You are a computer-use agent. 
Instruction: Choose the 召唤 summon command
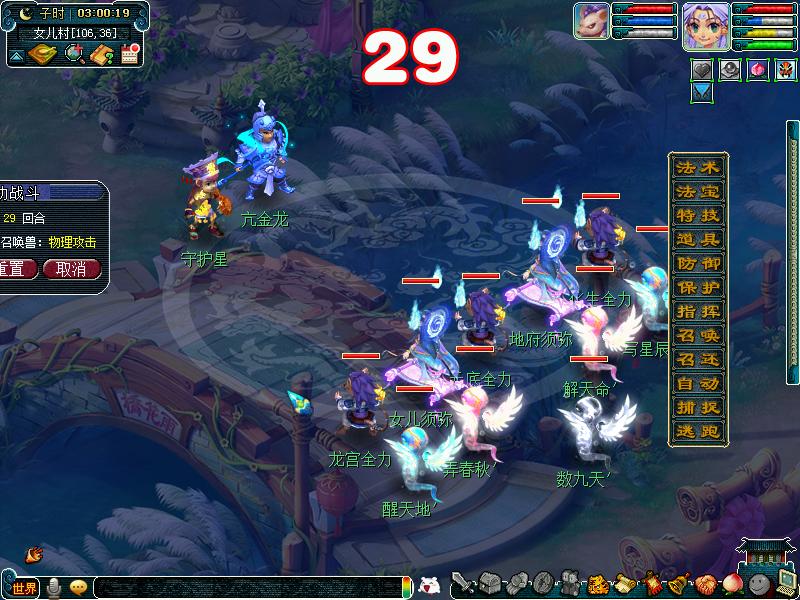697,336
